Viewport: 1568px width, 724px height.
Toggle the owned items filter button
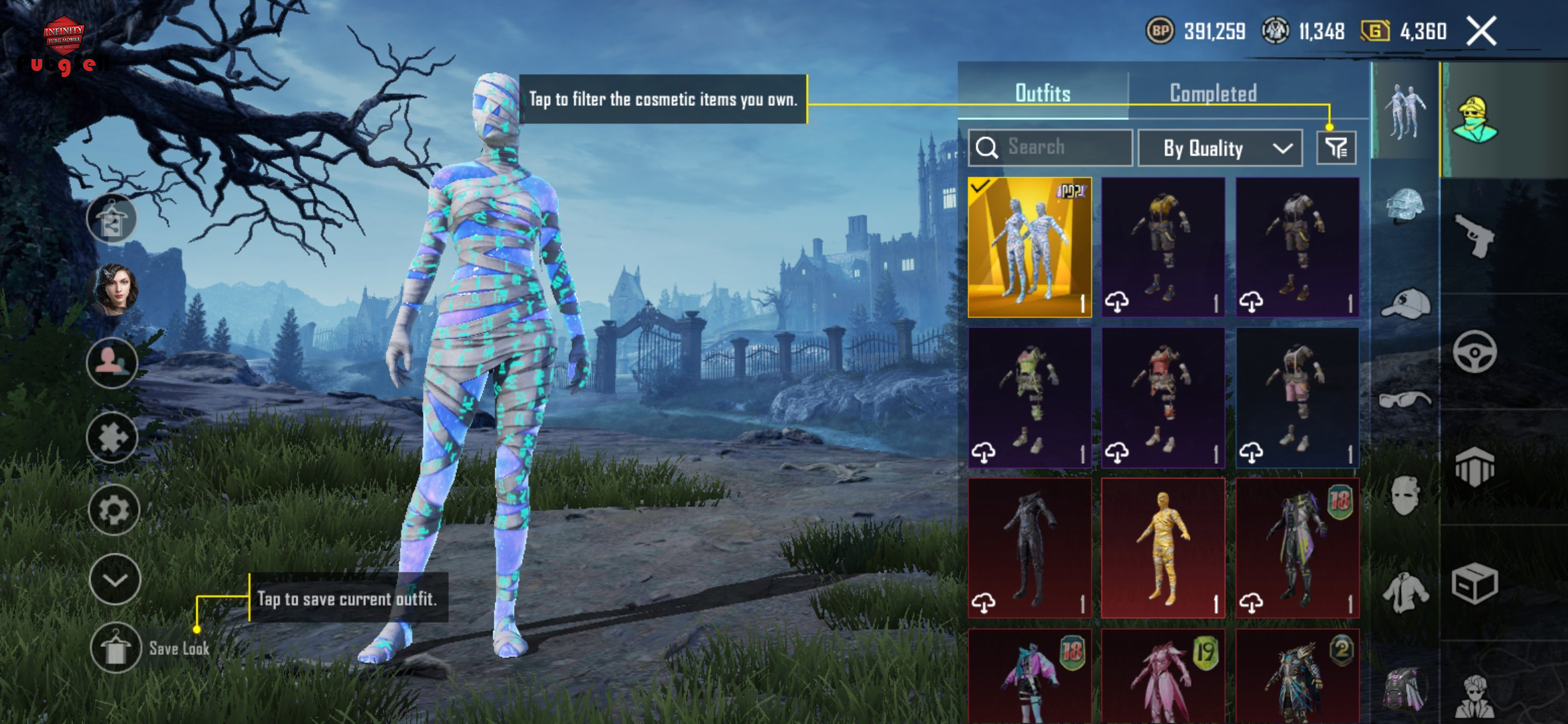click(1336, 148)
